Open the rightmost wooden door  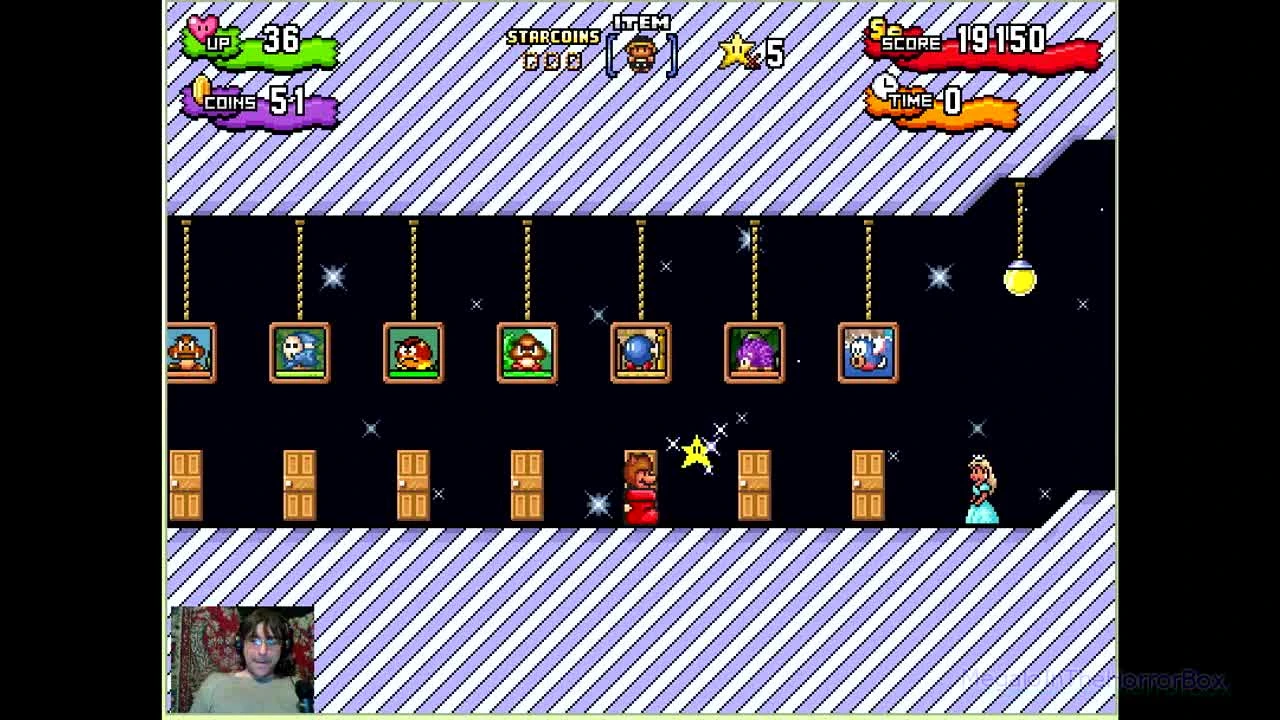[x=868, y=487]
